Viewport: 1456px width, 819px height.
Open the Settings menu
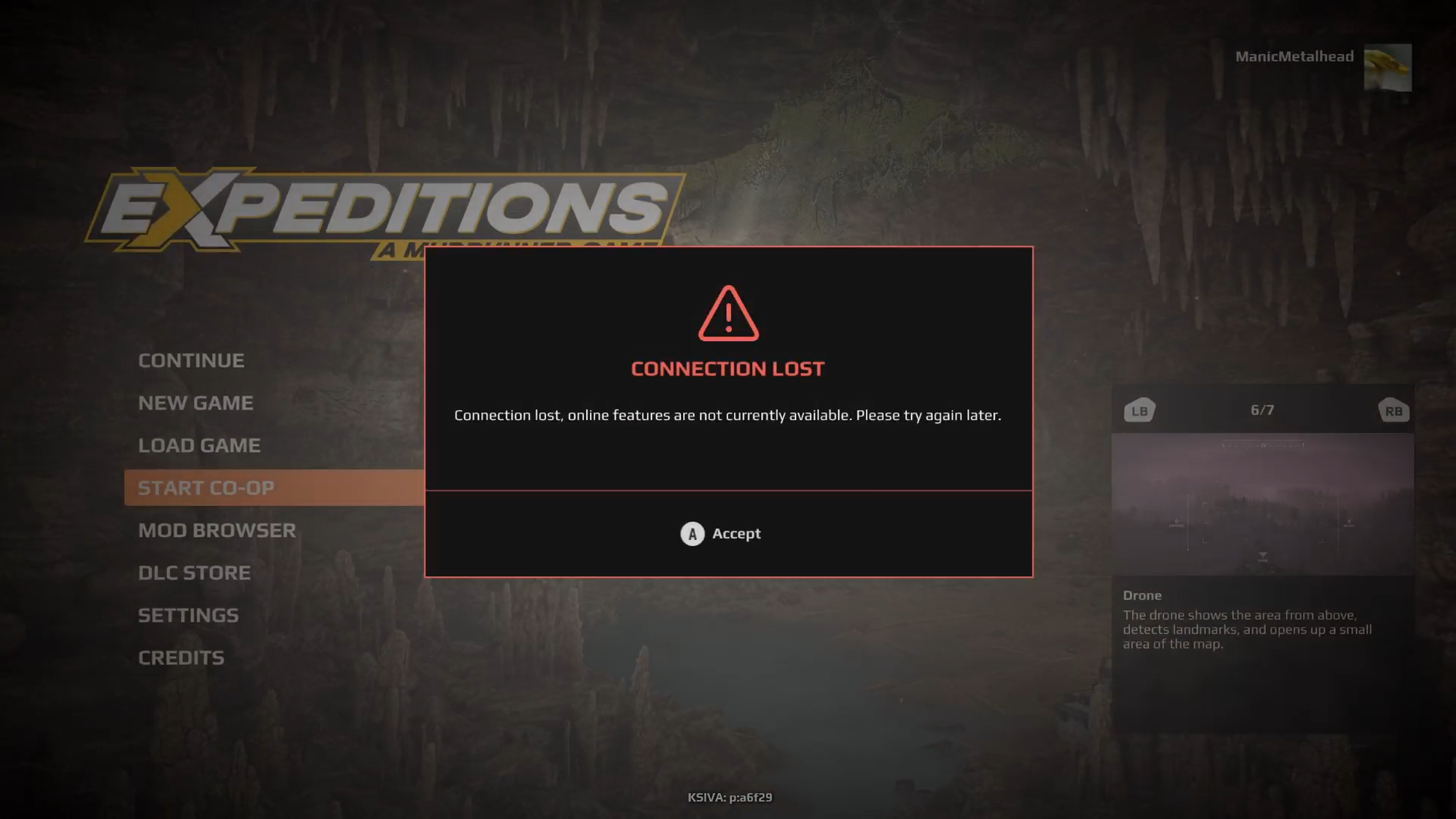tap(188, 615)
